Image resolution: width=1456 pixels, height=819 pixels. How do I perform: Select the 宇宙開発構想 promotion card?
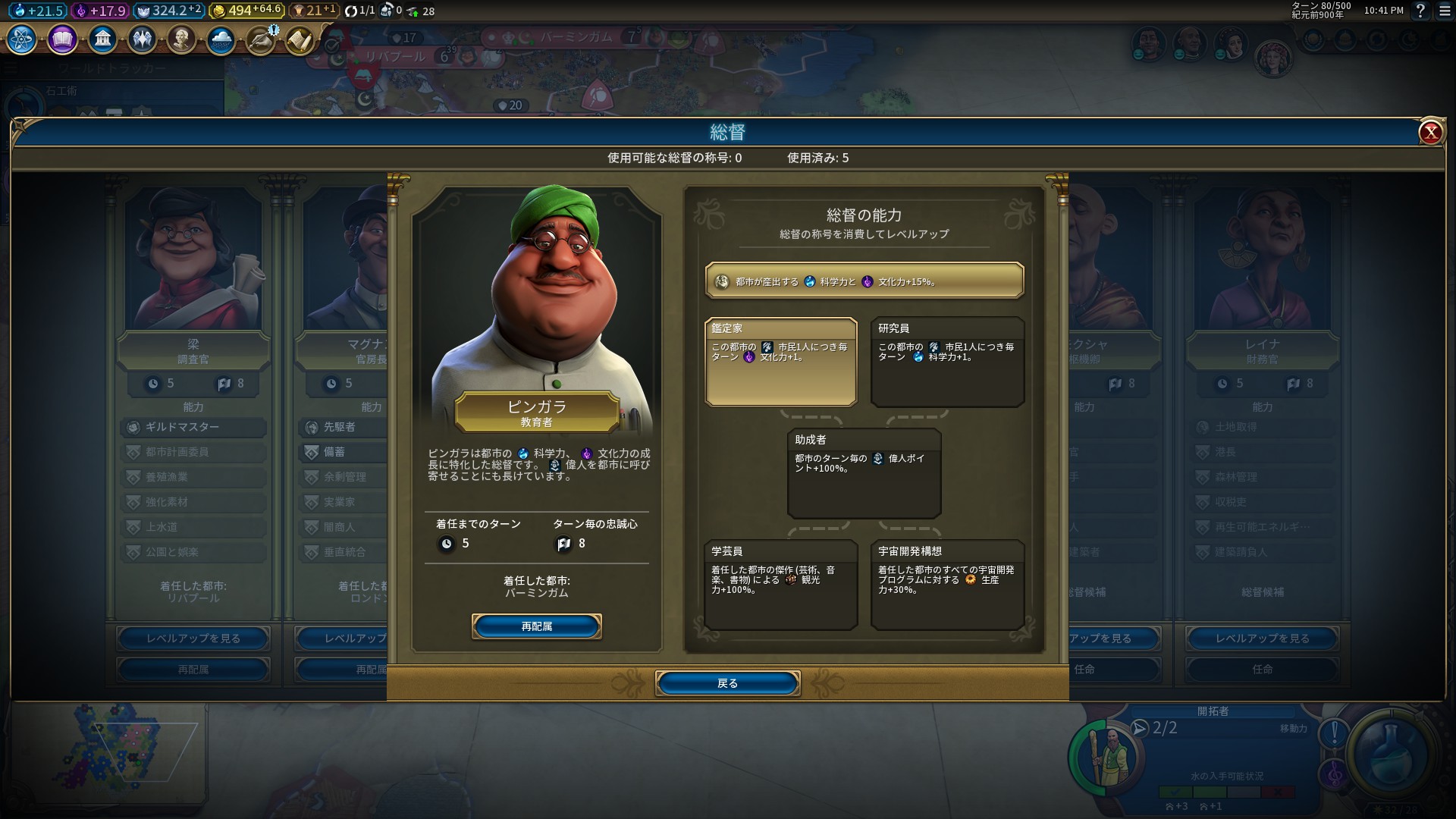[x=947, y=585]
